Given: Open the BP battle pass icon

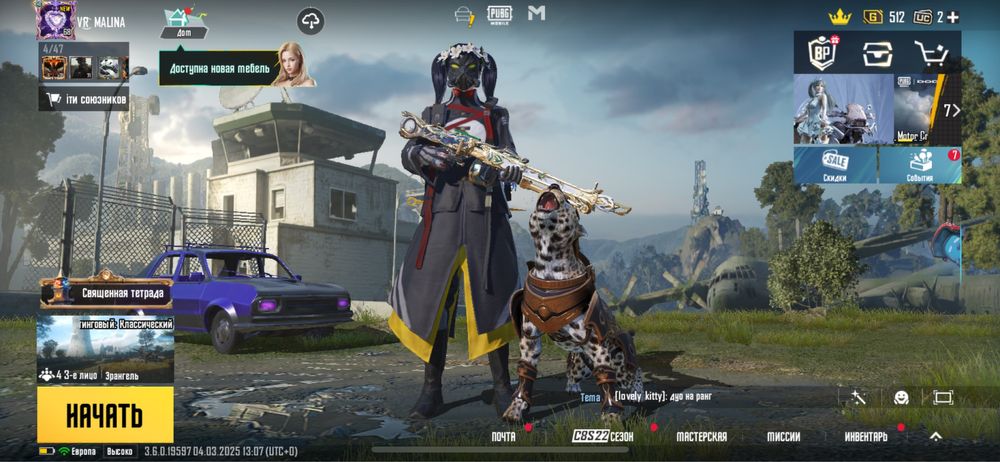Looking at the screenshot, I should [822, 53].
